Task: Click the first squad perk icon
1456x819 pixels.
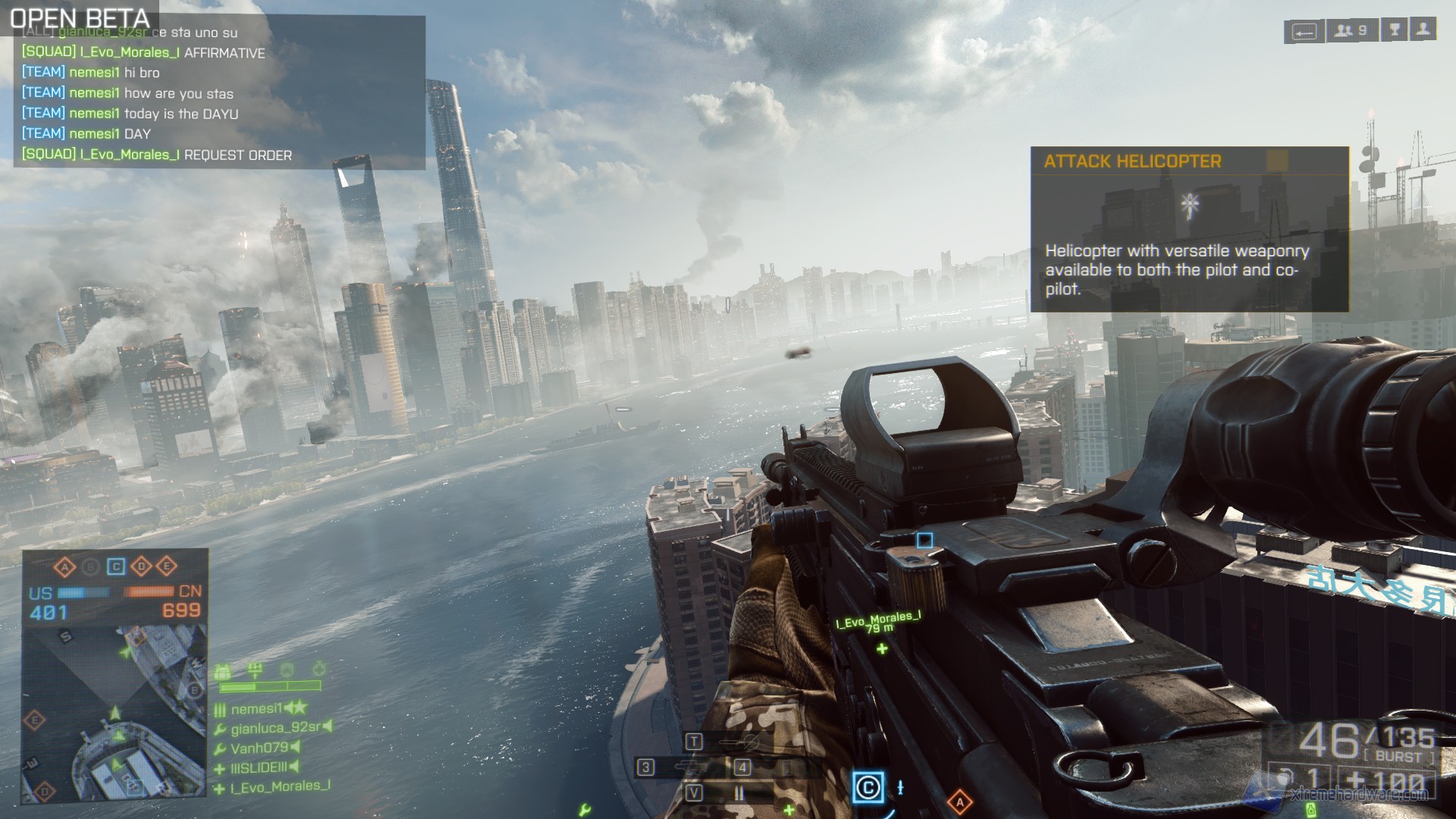Action: point(223,671)
